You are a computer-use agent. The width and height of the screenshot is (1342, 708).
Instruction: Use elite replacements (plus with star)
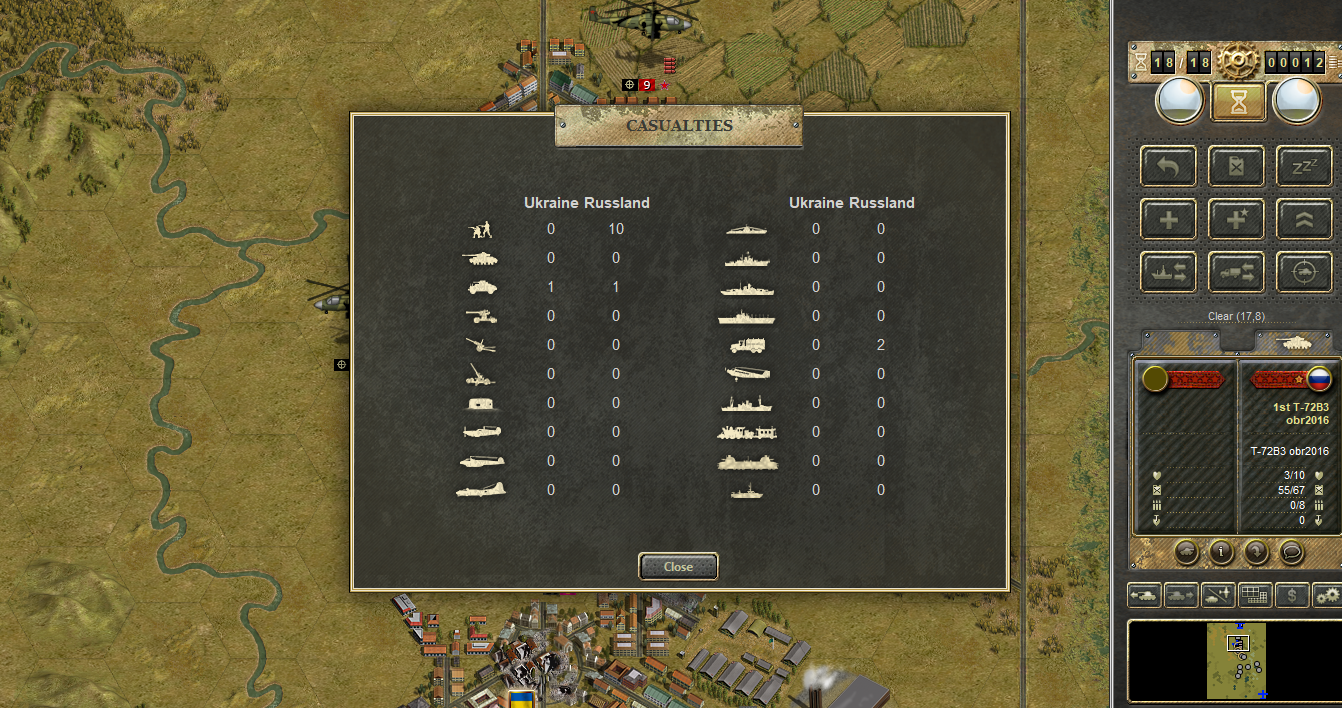tap(1237, 220)
